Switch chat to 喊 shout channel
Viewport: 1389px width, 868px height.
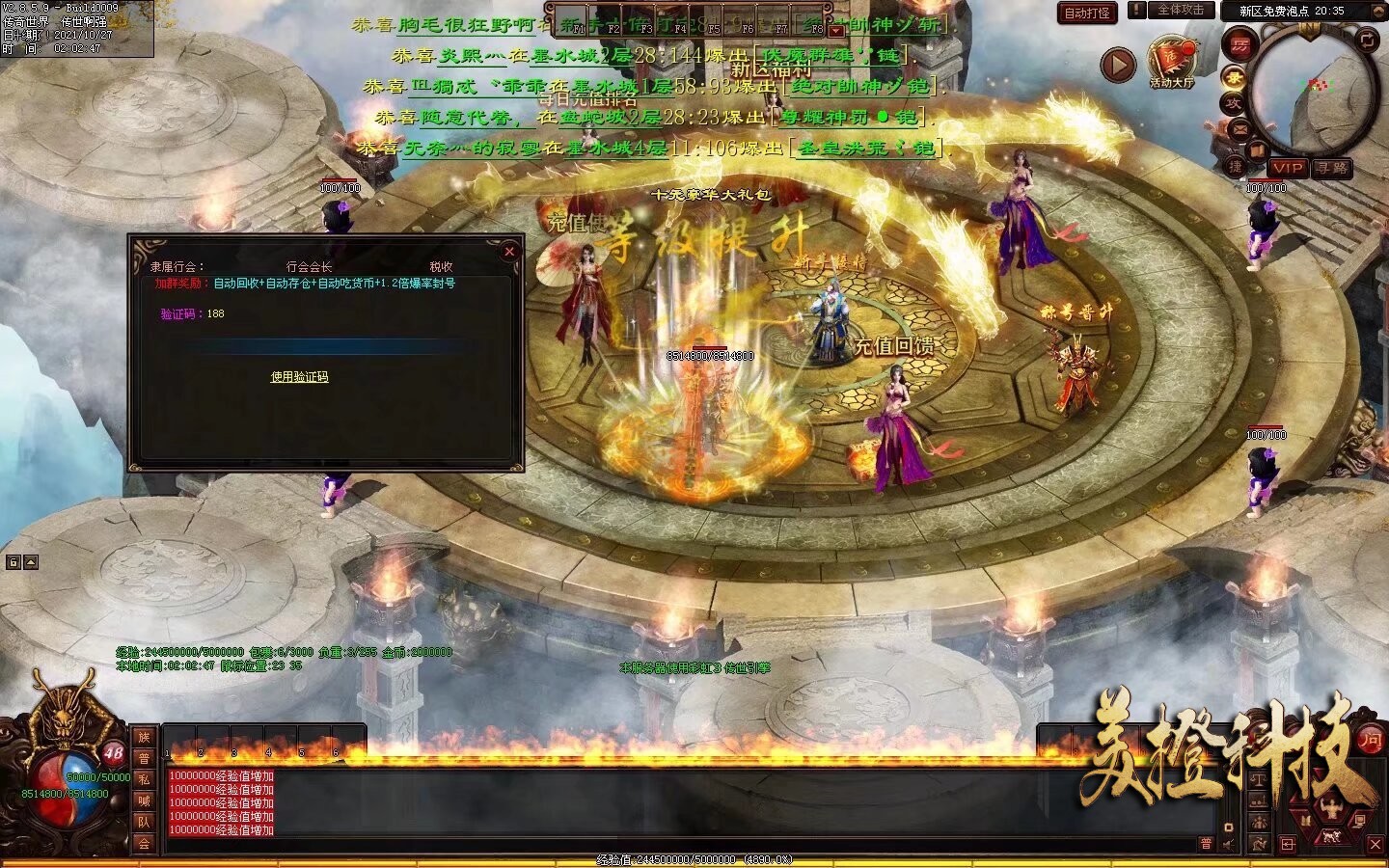click(144, 800)
